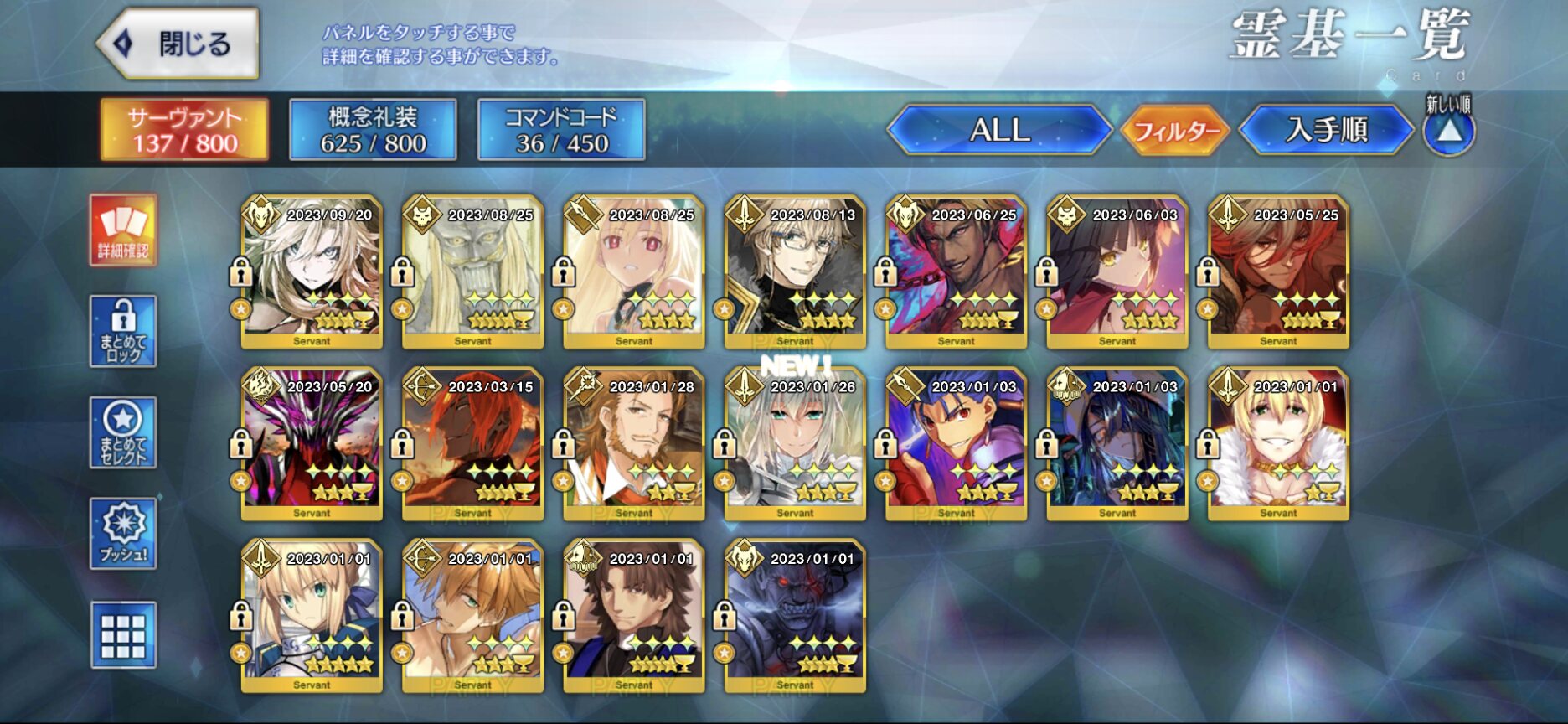Close the card list with 閉じる button

[x=178, y=44]
